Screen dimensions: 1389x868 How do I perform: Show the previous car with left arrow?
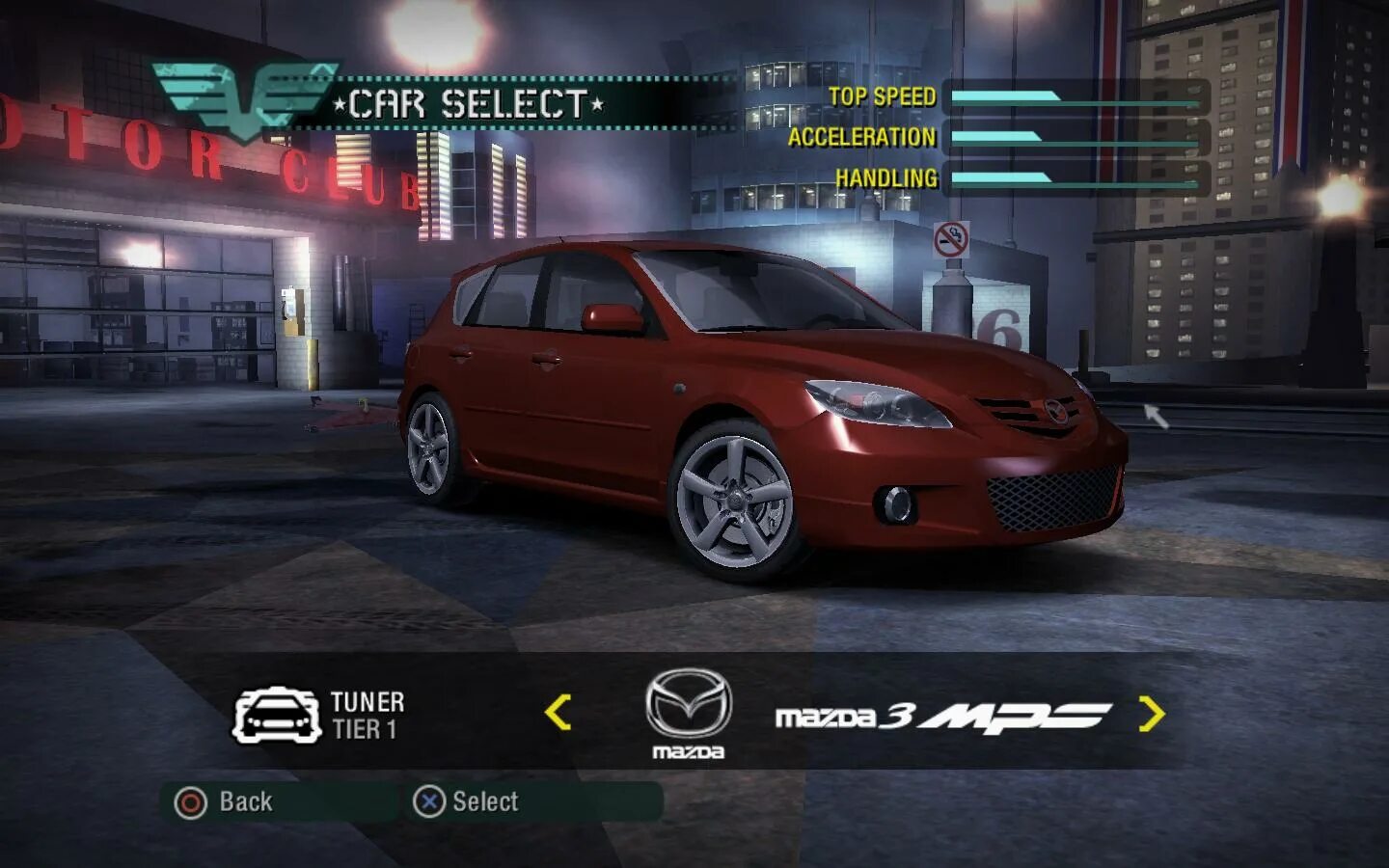[558, 713]
